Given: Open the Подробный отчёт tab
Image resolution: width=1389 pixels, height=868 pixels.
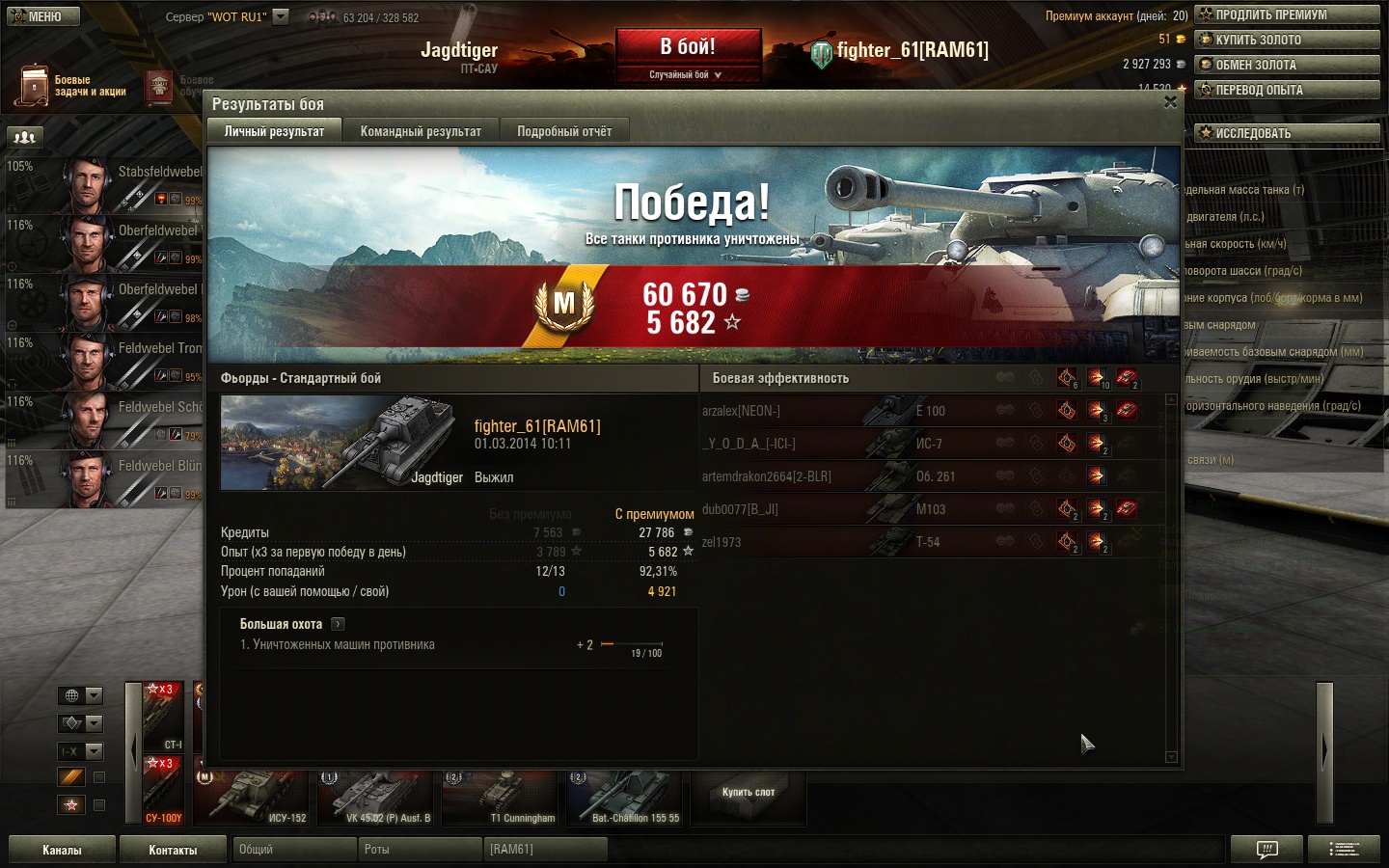Looking at the screenshot, I should [x=564, y=131].
